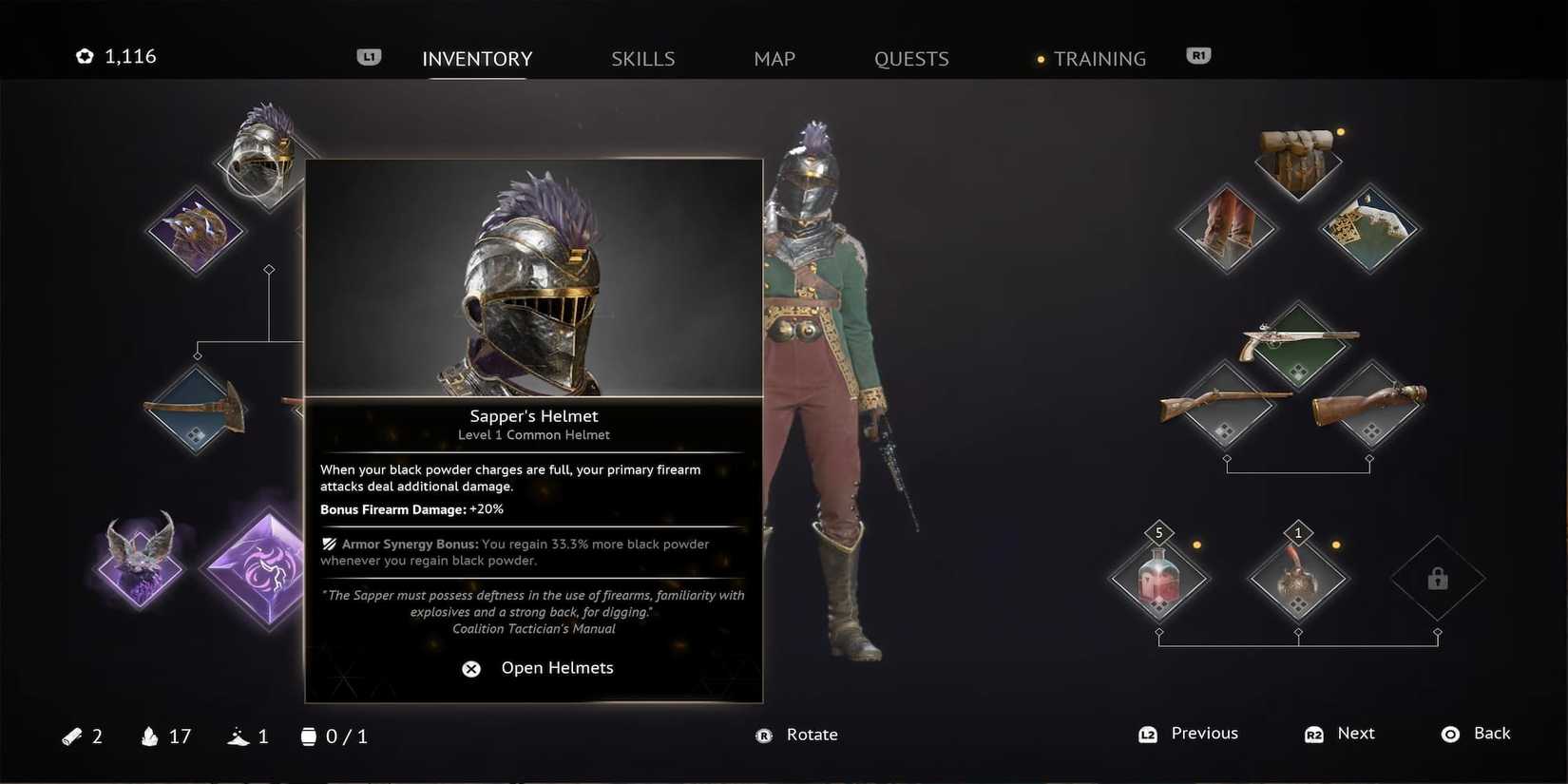Click the locked consumable slot
Viewport: 1568px width, 784px height.
point(1437,580)
